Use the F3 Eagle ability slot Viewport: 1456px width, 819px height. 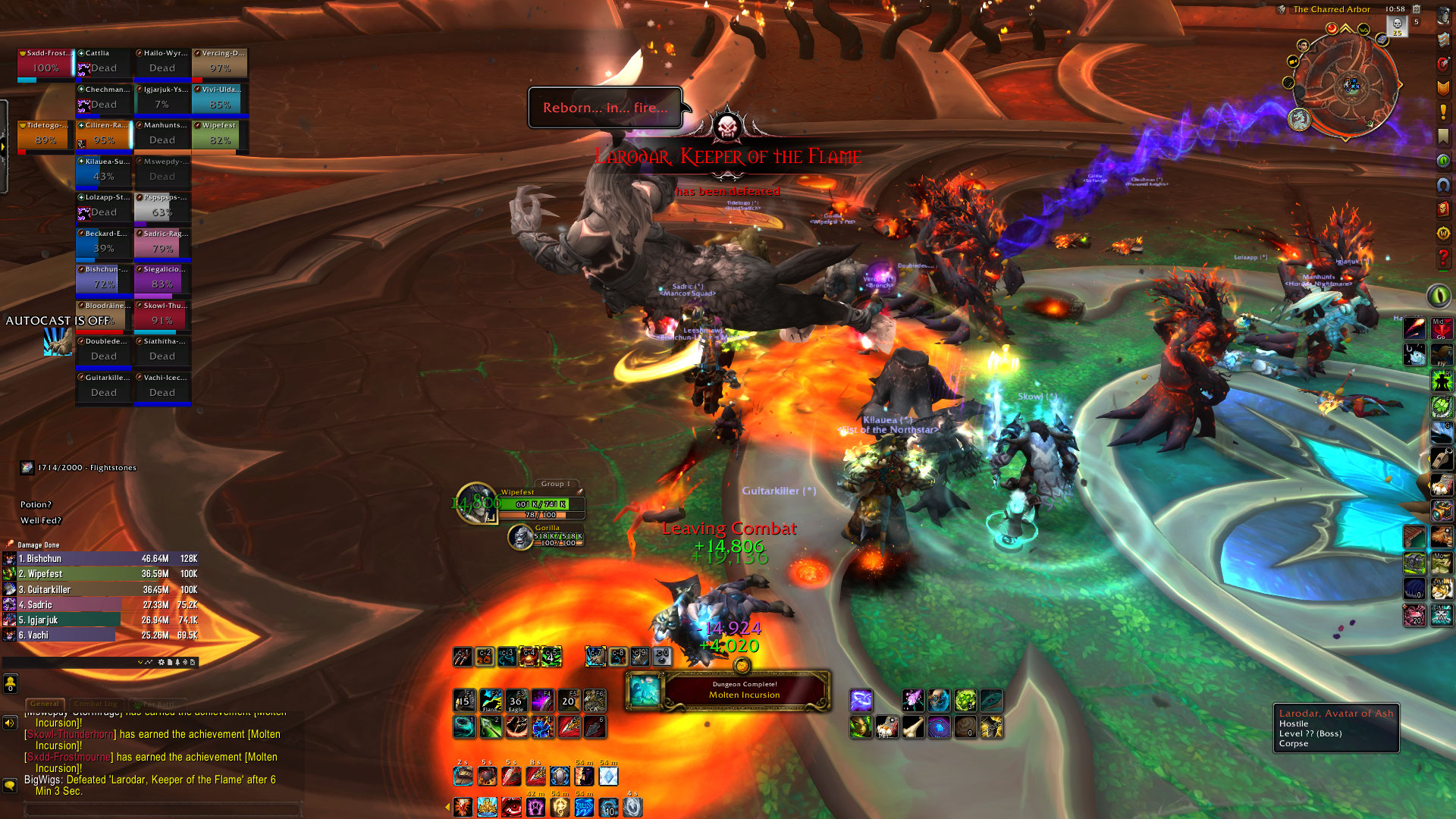516,701
